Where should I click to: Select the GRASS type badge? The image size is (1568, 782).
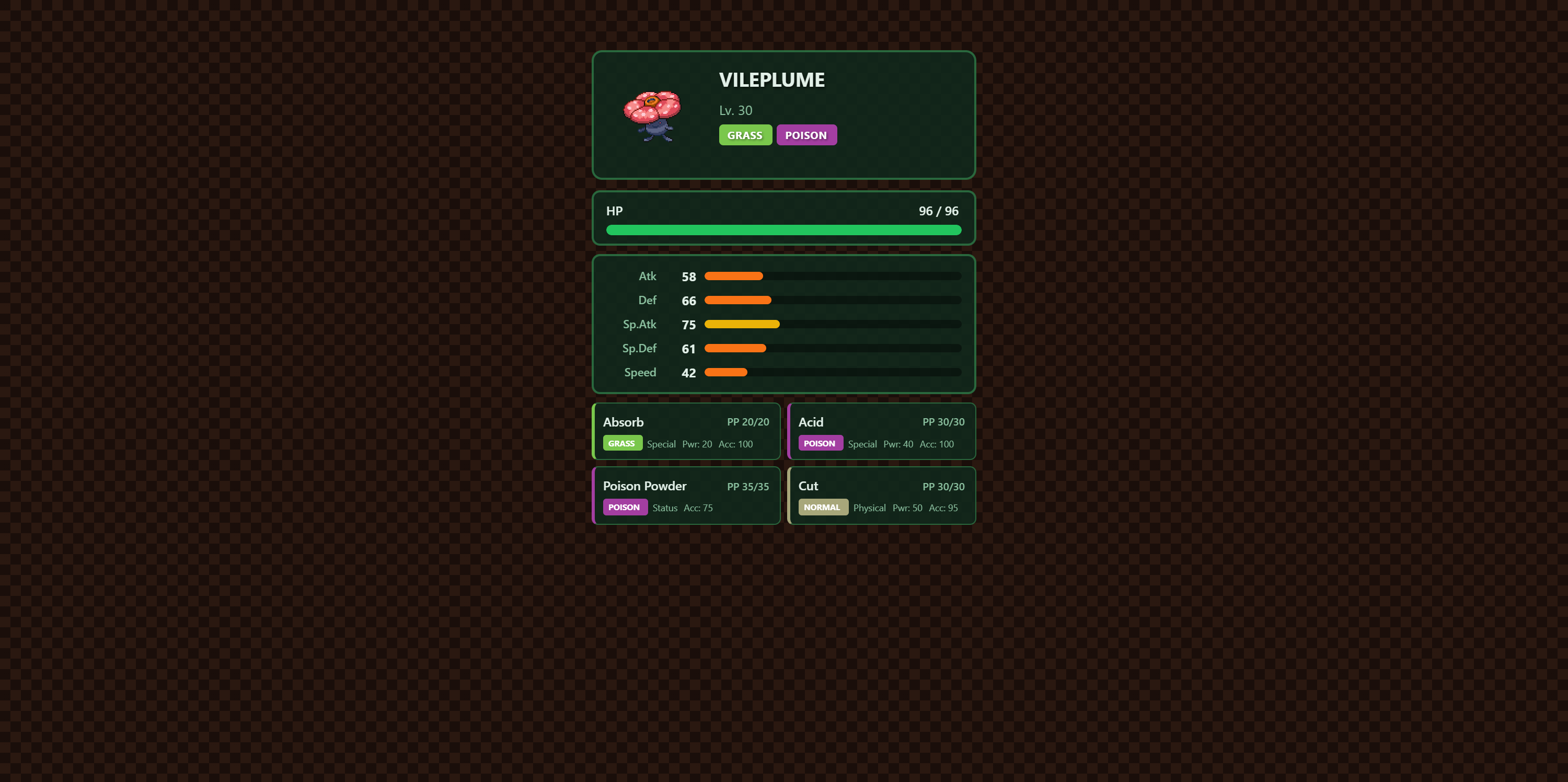[x=745, y=134]
